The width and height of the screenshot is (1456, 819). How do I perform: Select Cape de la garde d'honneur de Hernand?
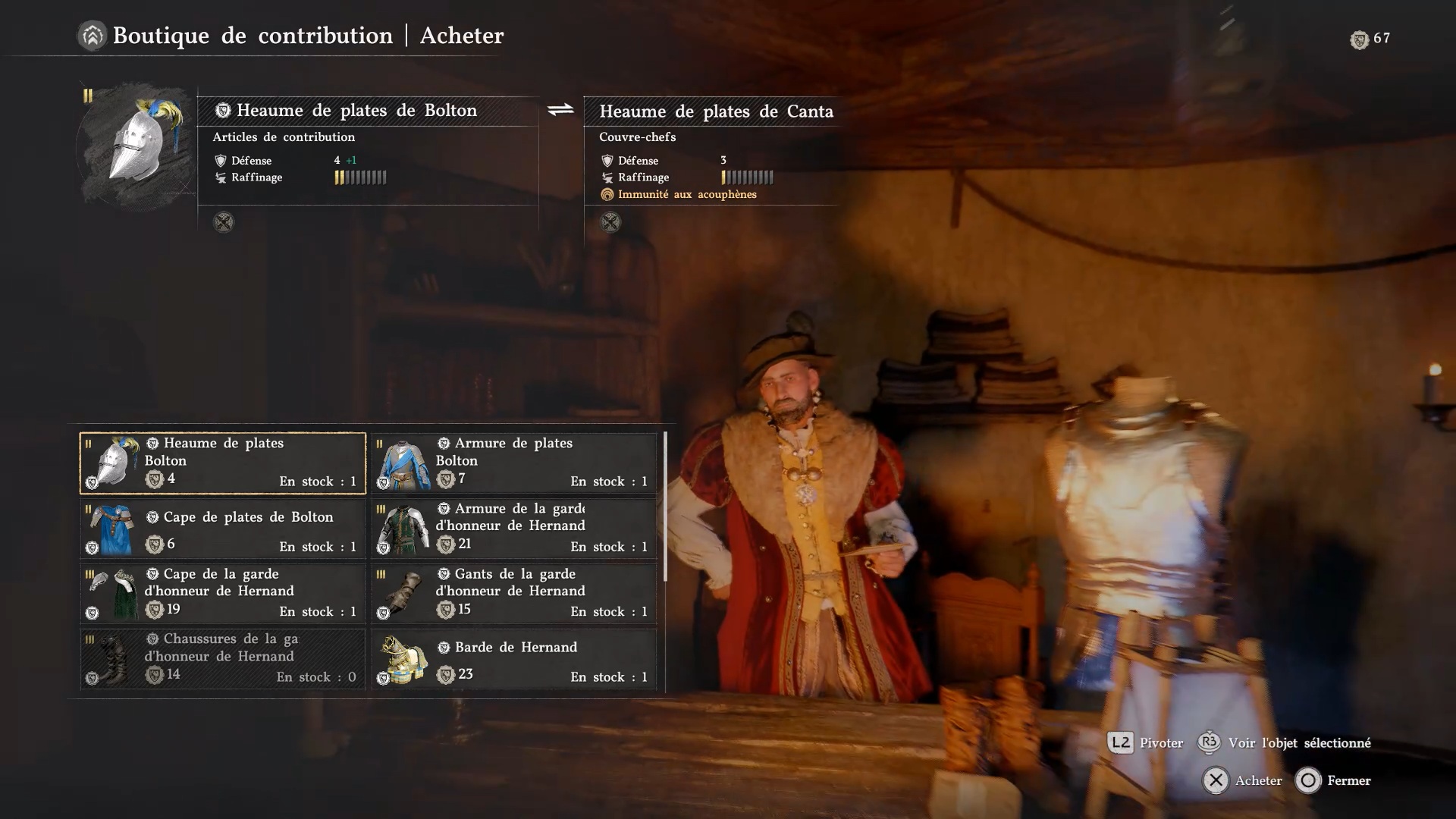pyautogui.click(x=223, y=594)
